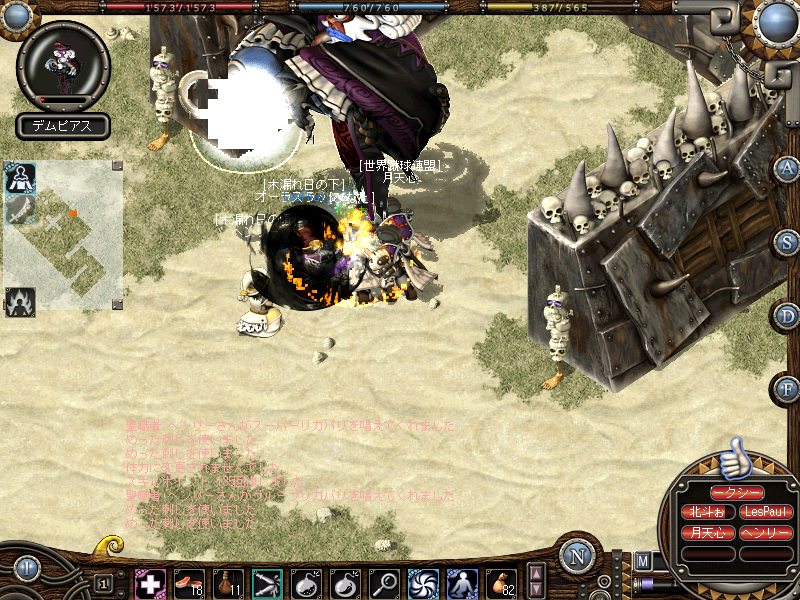Select party member LesPaul
The height and width of the screenshot is (600, 800).
[x=766, y=512]
